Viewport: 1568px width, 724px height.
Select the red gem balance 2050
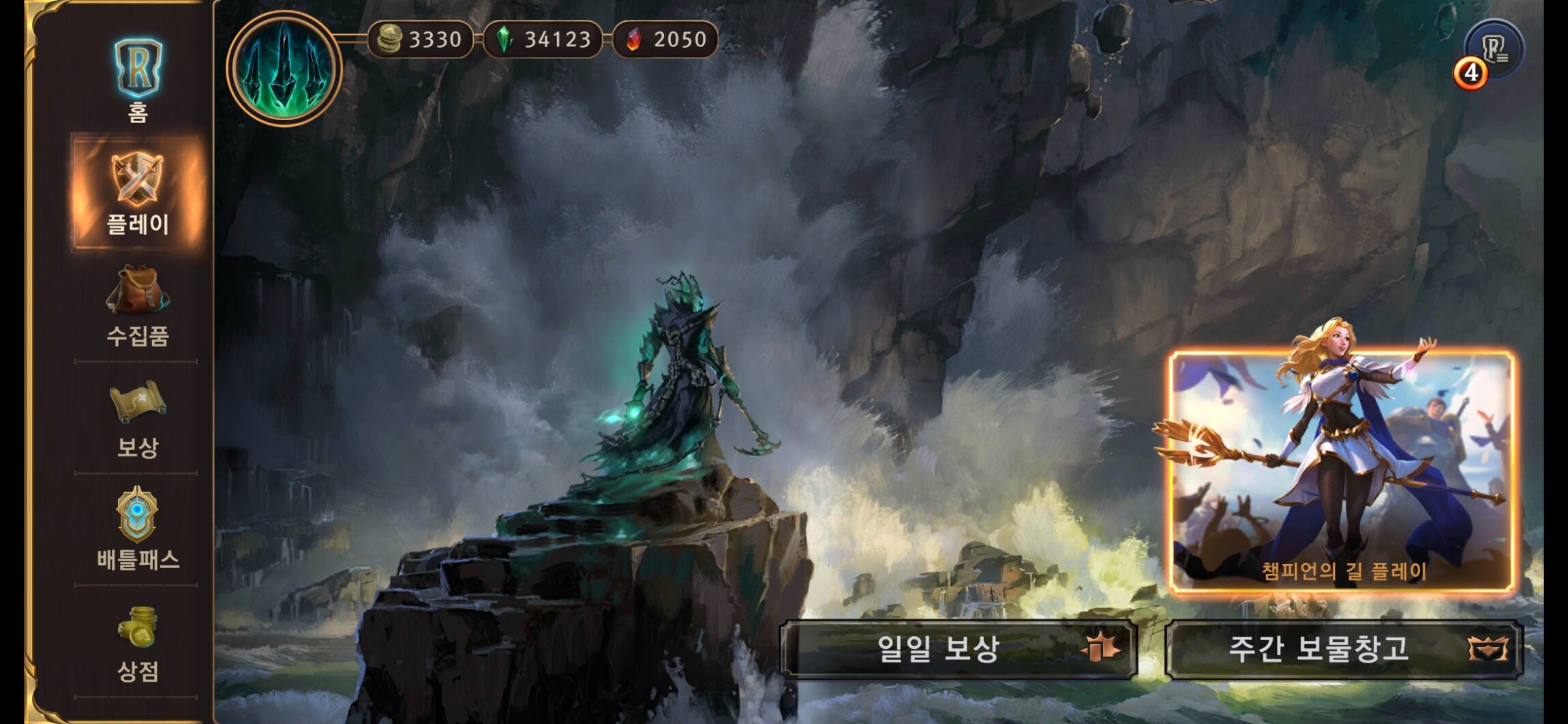tap(666, 40)
